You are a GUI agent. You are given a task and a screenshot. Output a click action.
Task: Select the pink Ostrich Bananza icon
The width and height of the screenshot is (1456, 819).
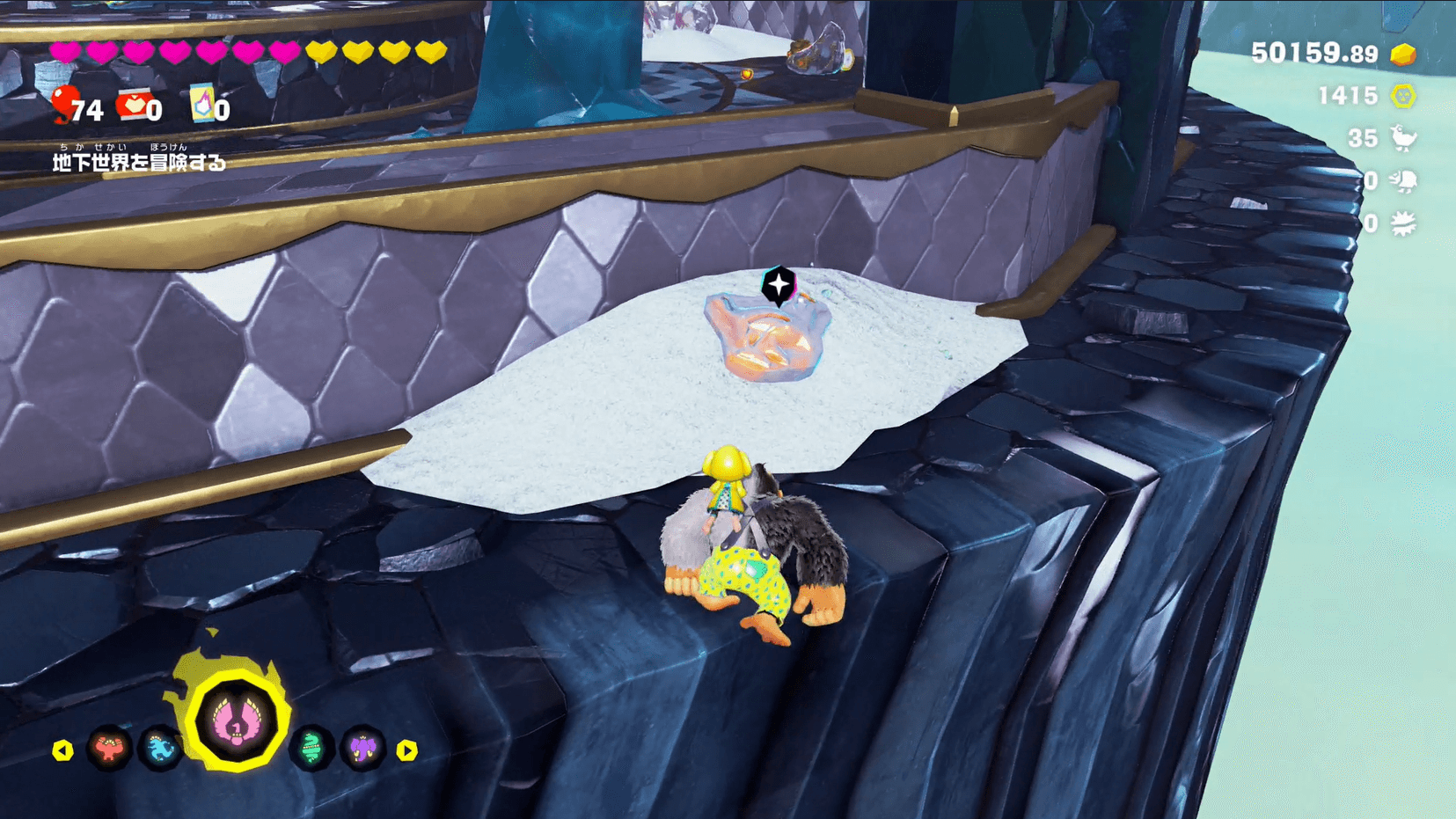(x=236, y=721)
